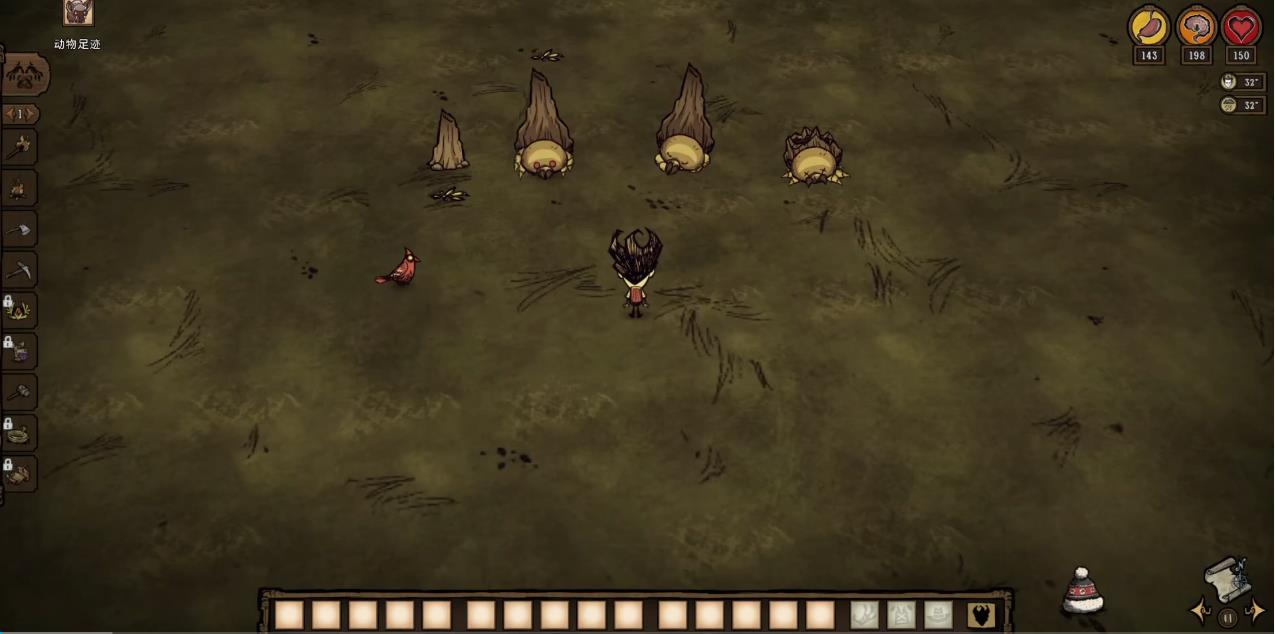1275x634 pixels.
Task: Open the map scroll
Action: click(1227, 580)
